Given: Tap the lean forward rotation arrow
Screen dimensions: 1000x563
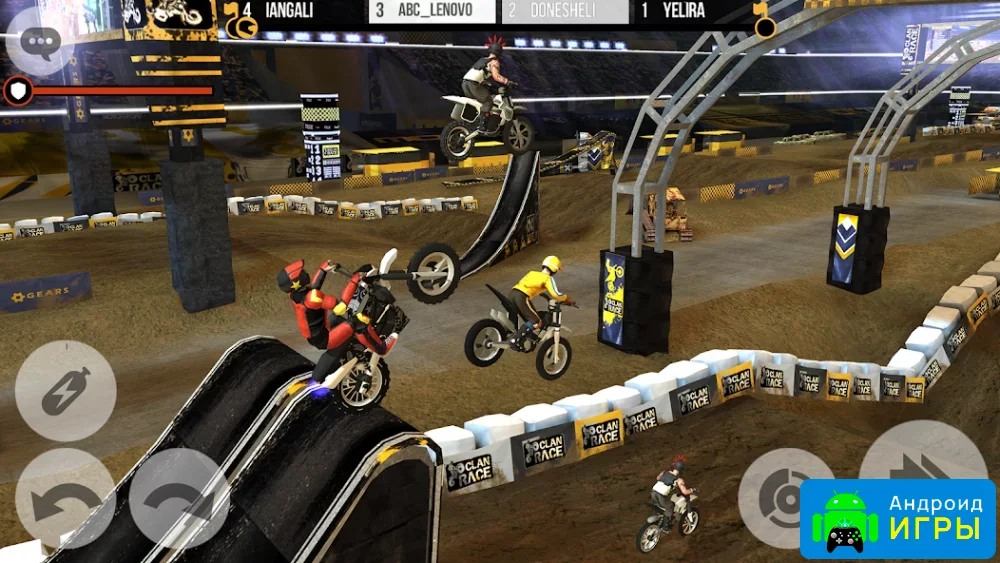Looking at the screenshot, I should (179, 497).
